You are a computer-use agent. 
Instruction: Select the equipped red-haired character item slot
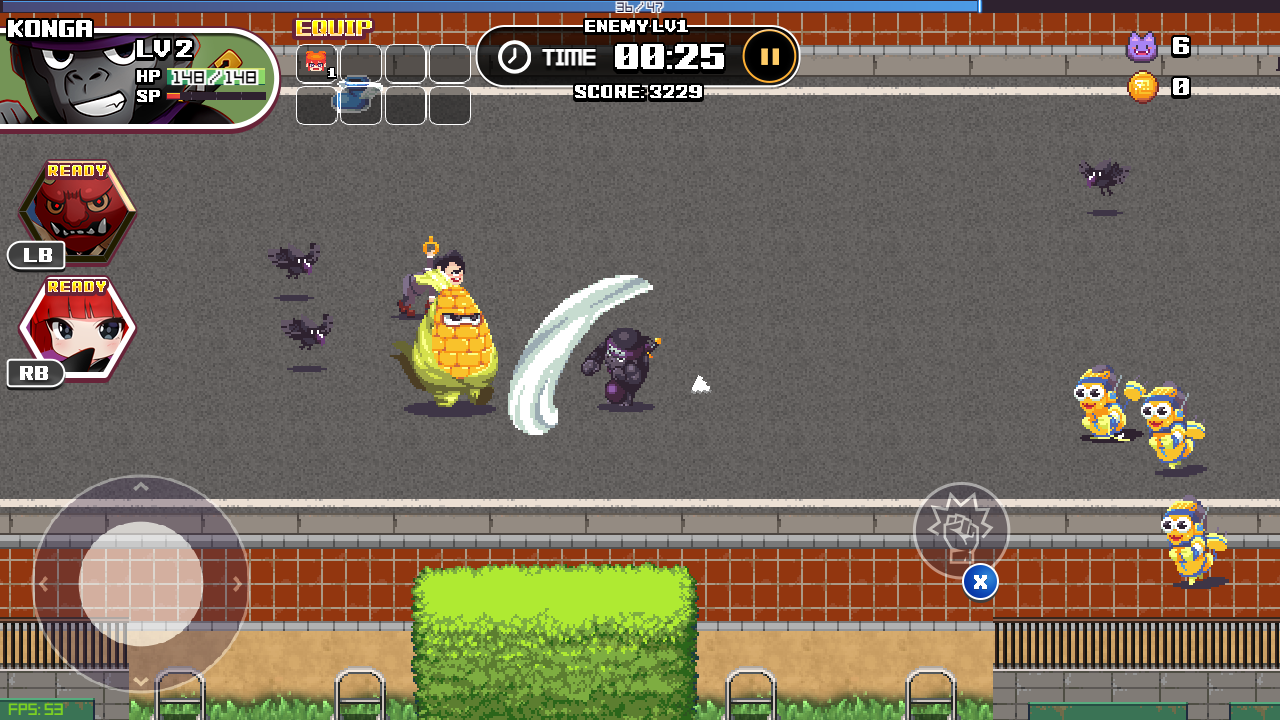tap(317, 63)
